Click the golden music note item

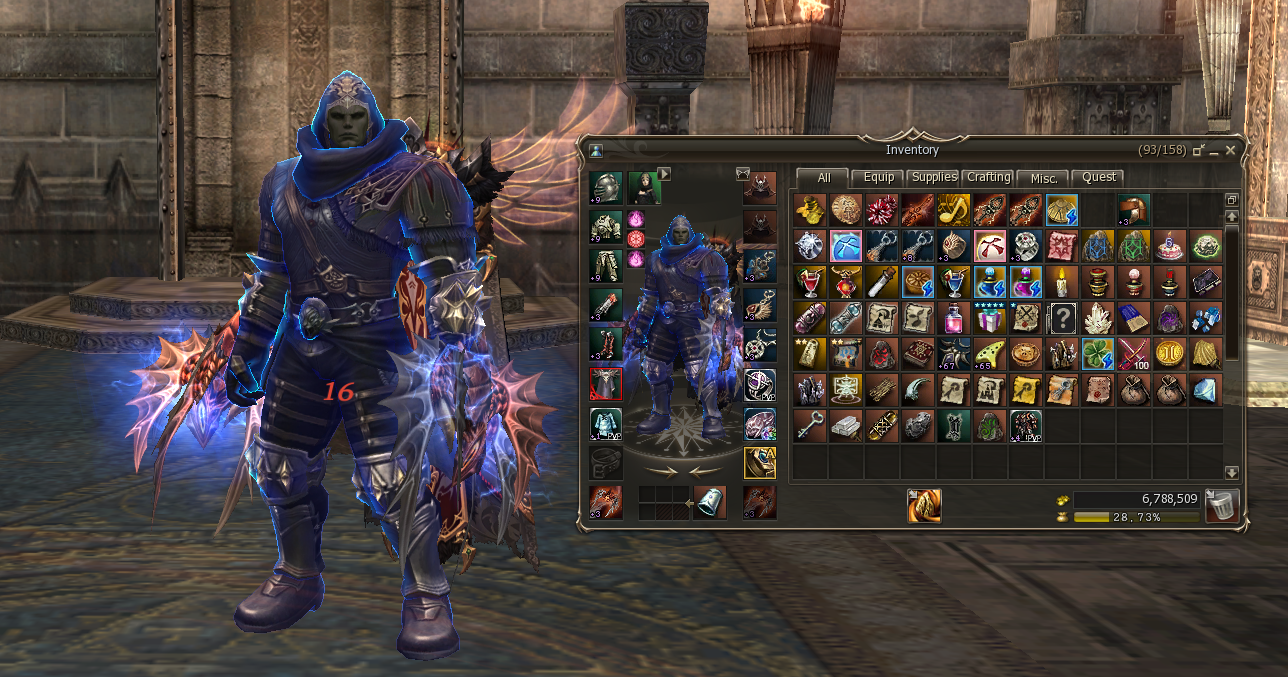(x=953, y=210)
